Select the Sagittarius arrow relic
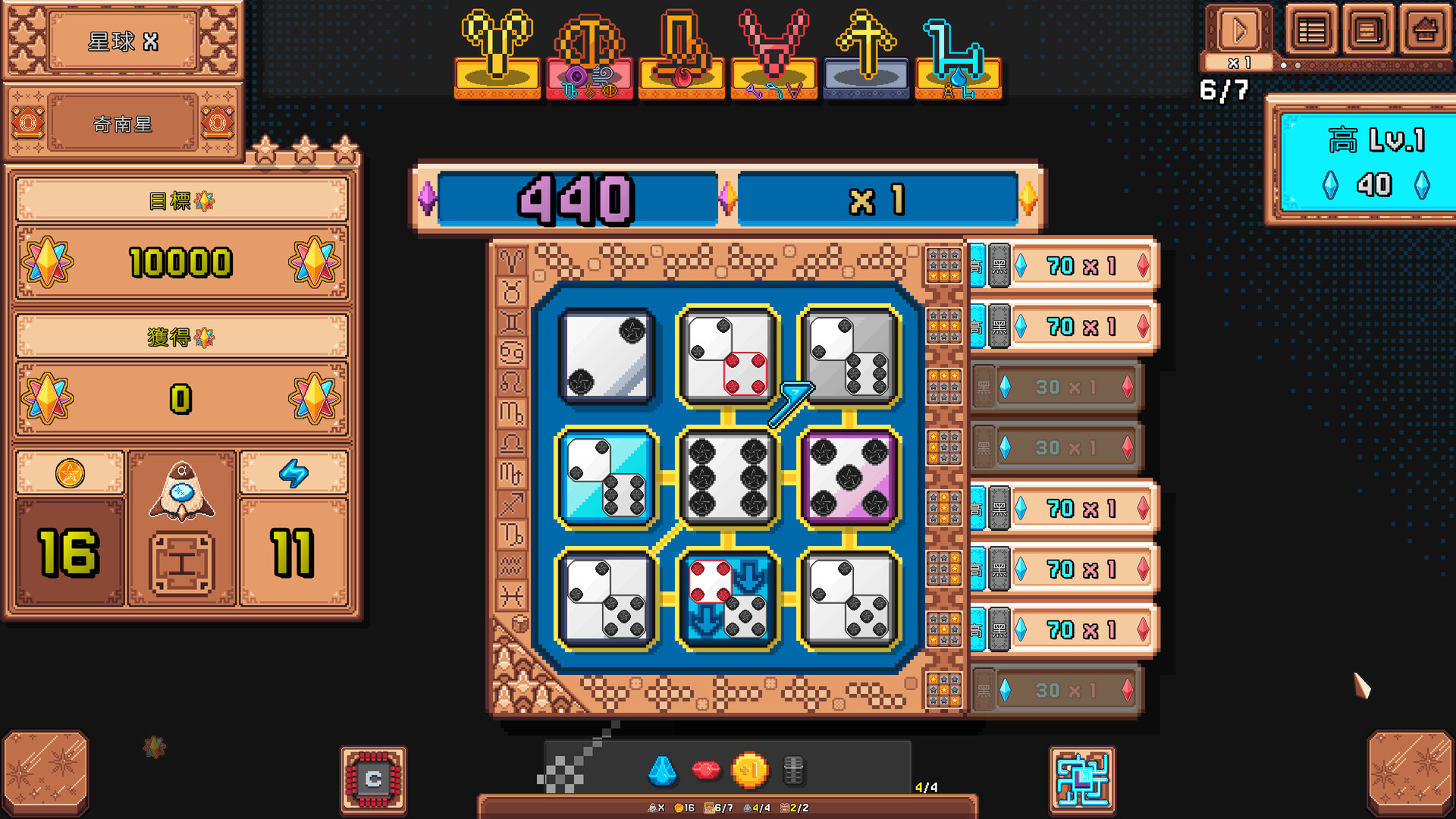 pyautogui.click(x=866, y=53)
